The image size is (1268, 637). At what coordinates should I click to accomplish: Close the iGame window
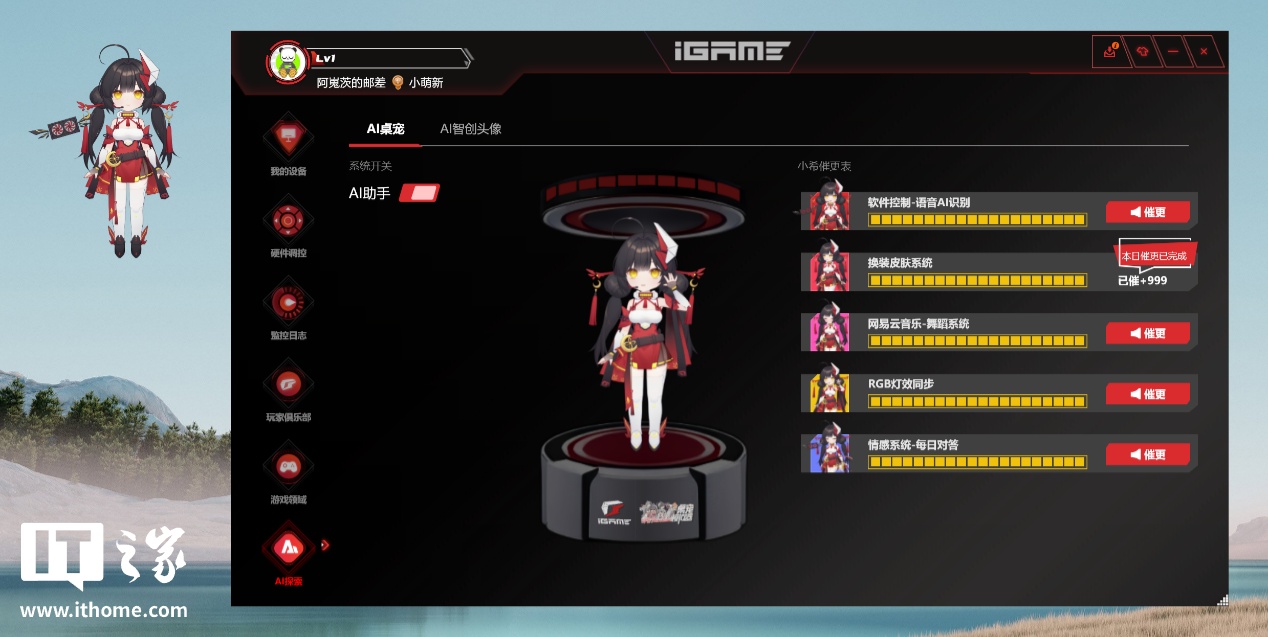coord(1203,51)
